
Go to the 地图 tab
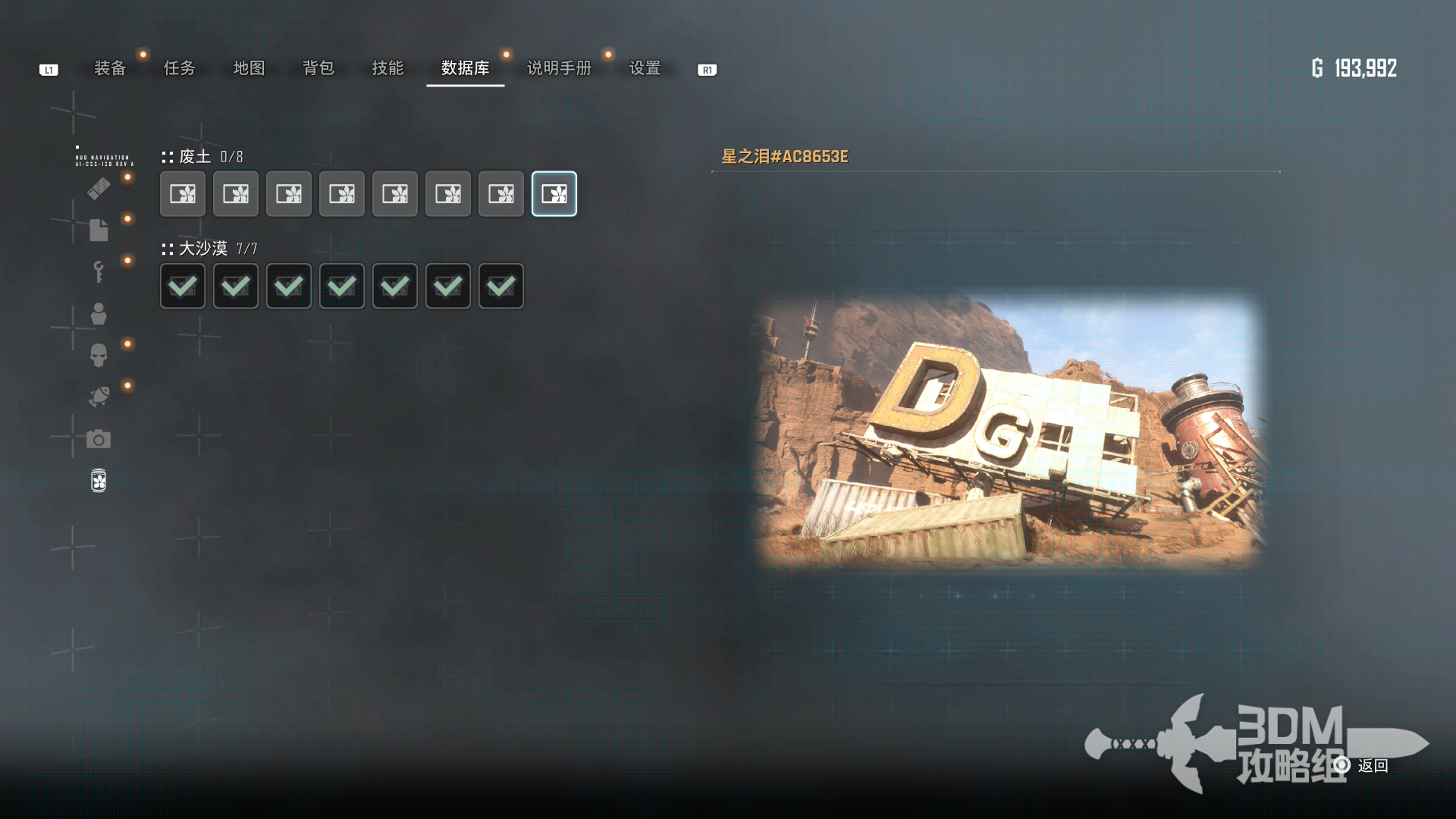pyautogui.click(x=249, y=68)
